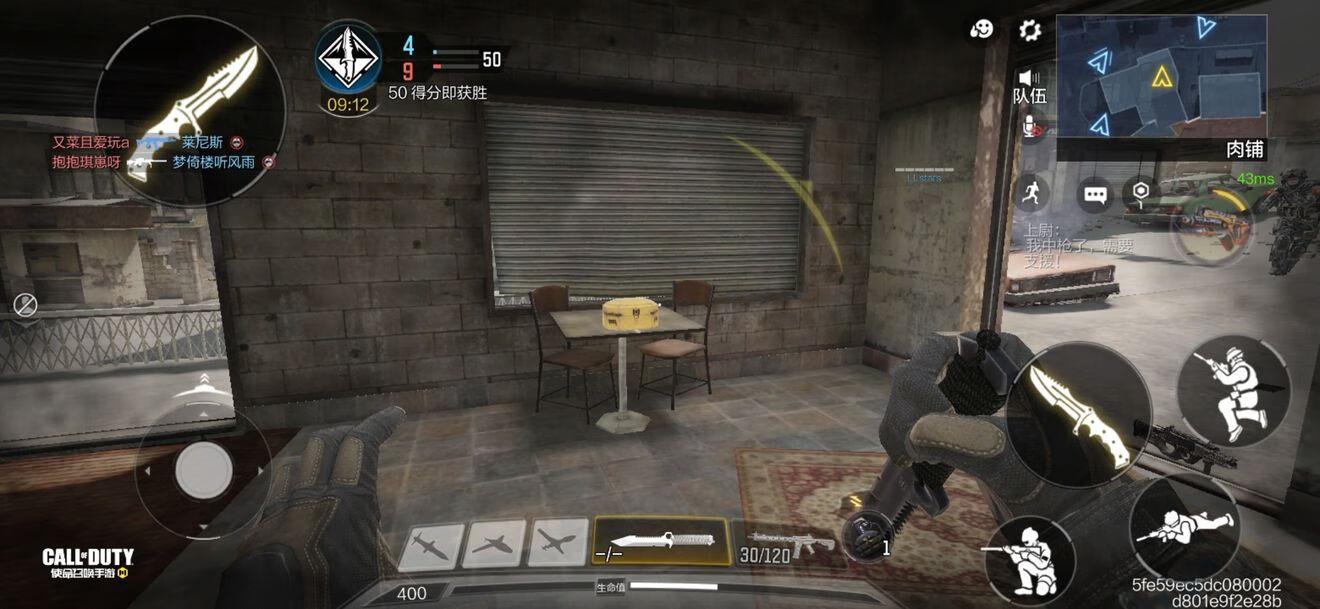Screen dimensions: 1320x609
Task: Toggle the muted microphone icon
Action: point(1030,127)
